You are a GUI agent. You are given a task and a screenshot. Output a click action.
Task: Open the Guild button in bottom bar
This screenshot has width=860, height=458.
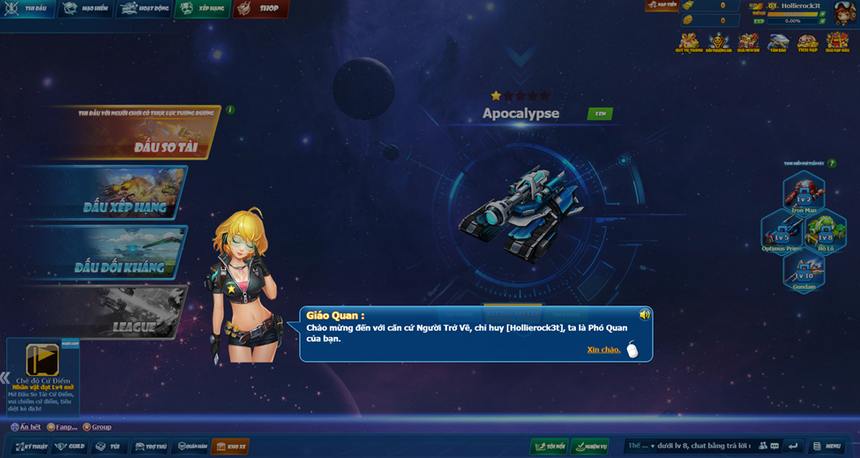[x=71, y=446]
